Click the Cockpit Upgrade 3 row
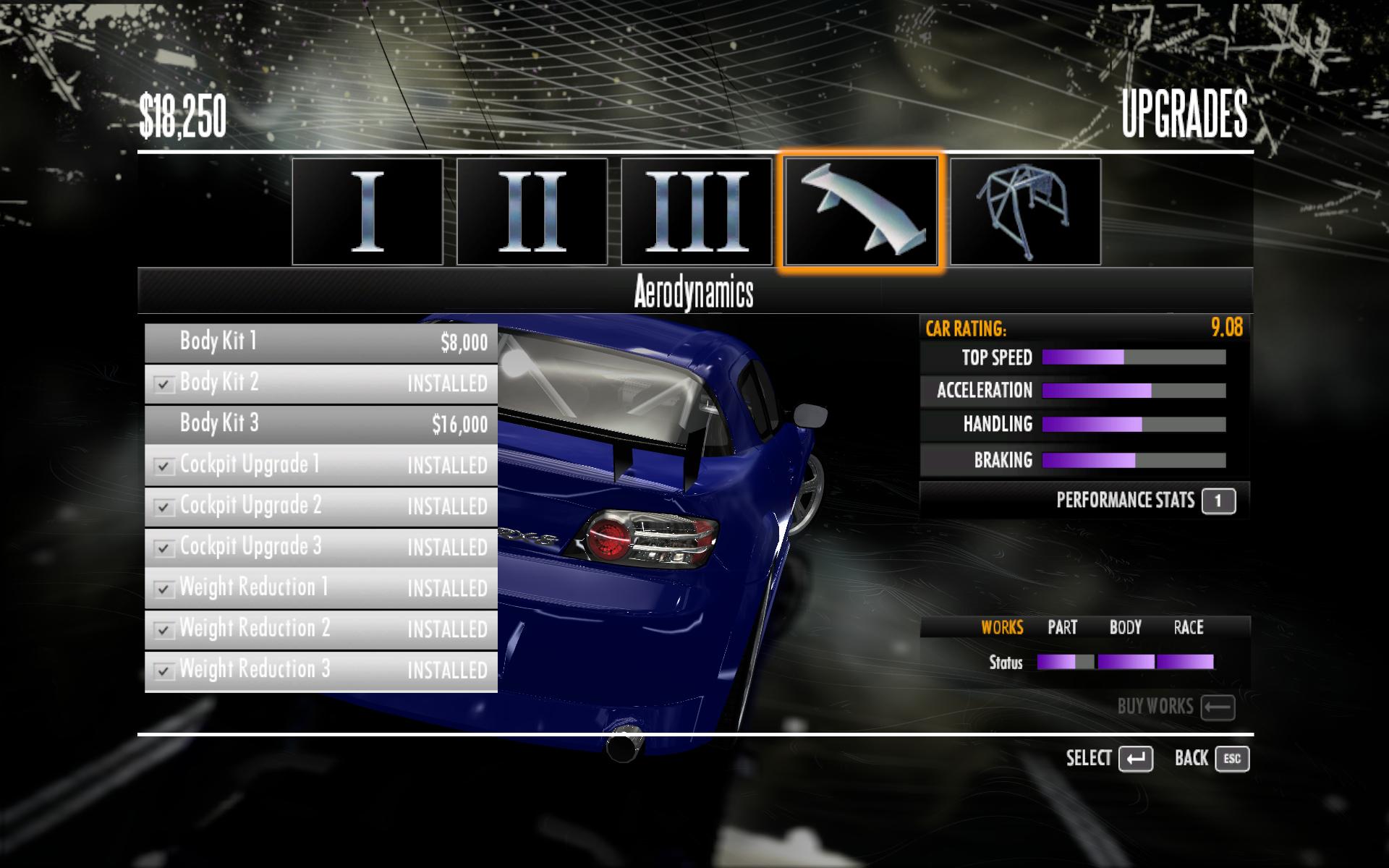Image resolution: width=1389 pixels, height=868 pixels. click(x=321, y=548)
